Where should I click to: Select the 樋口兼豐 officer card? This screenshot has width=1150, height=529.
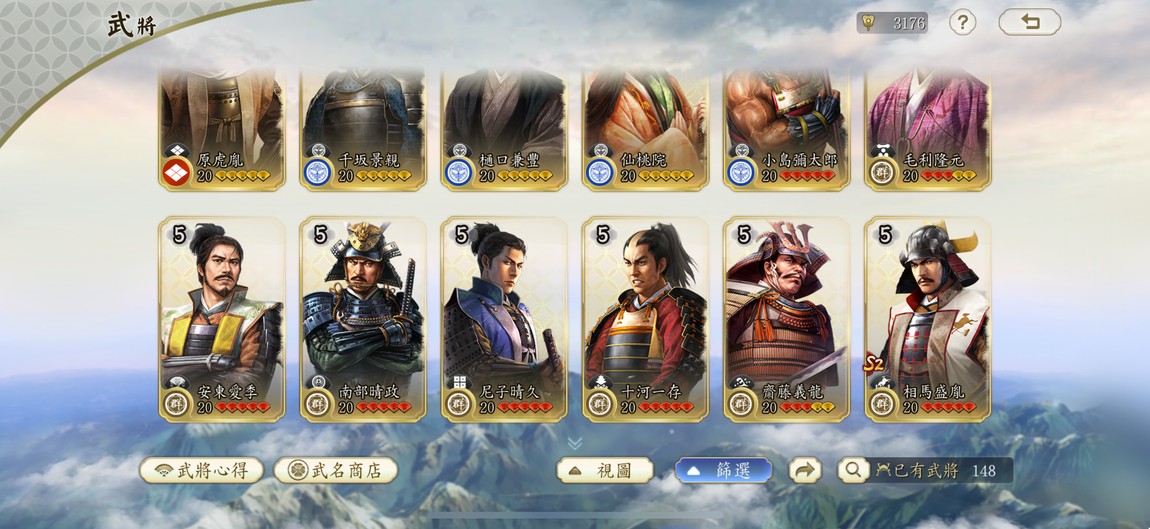pyautogui.click(x=504, y=128)
